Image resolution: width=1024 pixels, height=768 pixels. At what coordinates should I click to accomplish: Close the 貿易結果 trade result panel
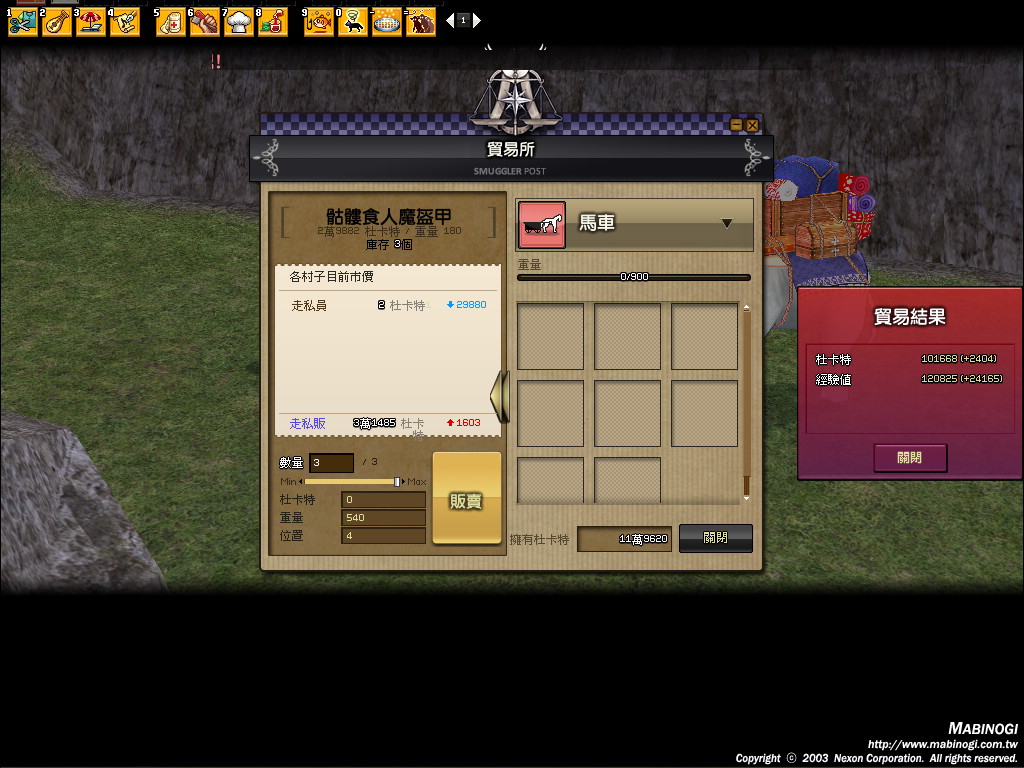click(x=909, y=458)
